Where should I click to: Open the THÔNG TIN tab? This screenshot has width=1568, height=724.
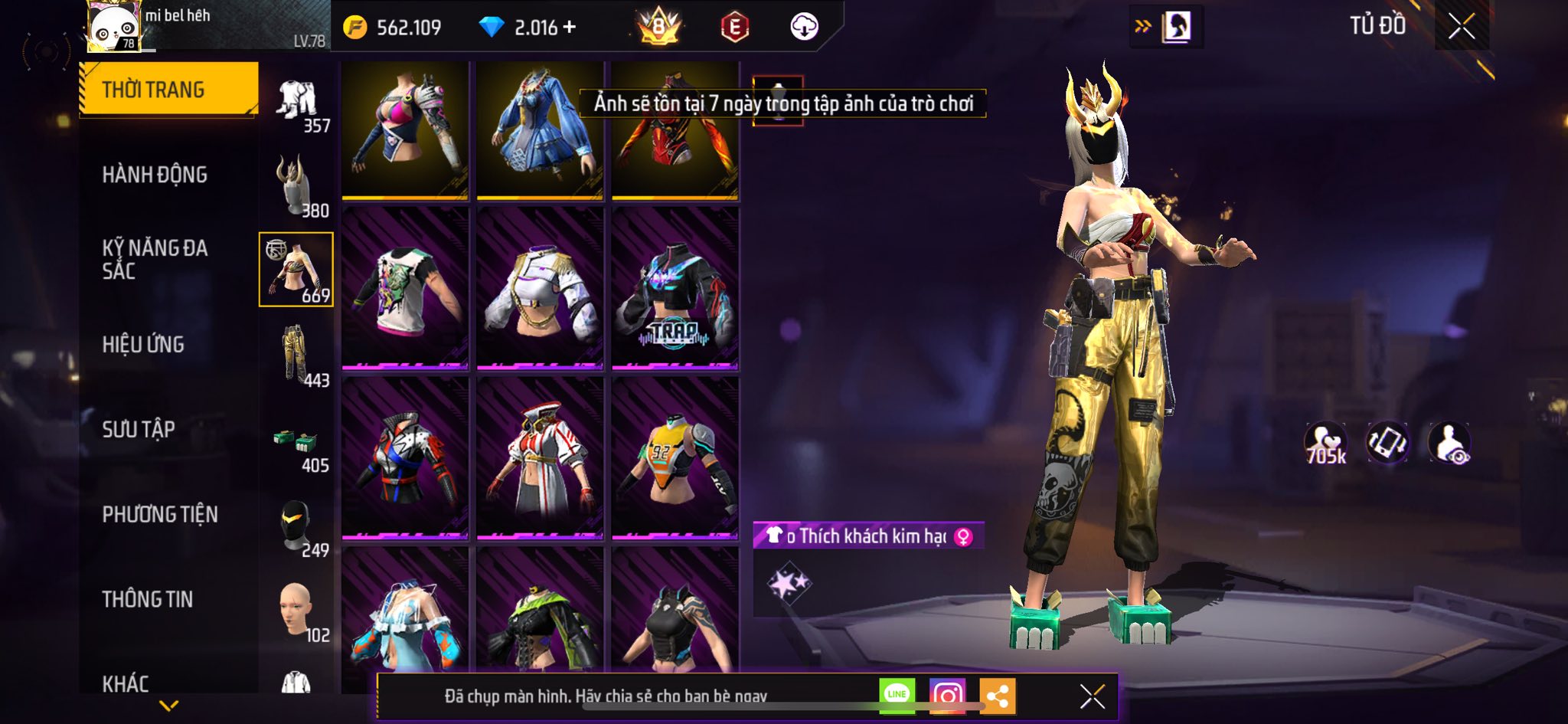pyautogui.click(x=148, y=599)
